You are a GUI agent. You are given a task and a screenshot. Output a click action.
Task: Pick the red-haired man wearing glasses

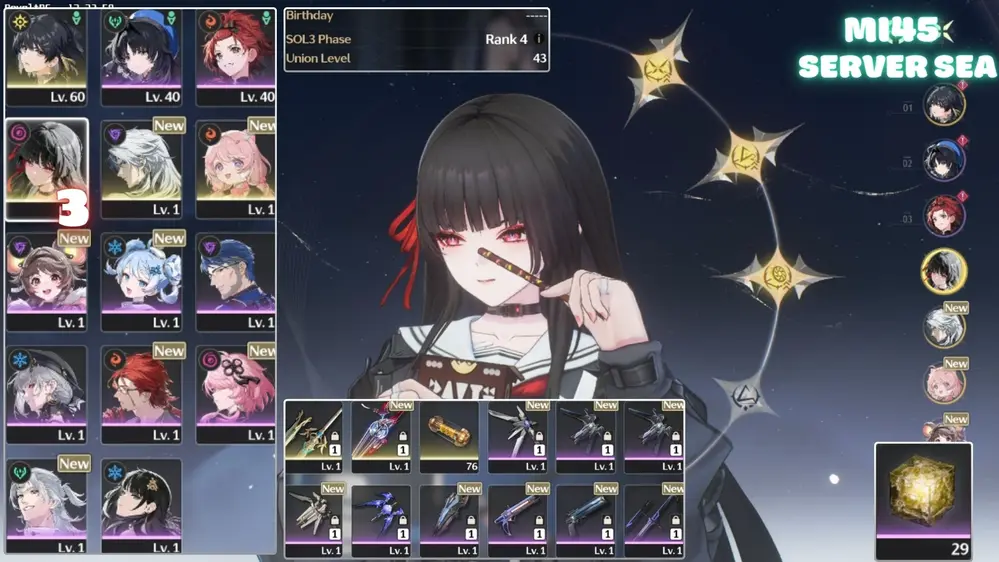[141, 395]
